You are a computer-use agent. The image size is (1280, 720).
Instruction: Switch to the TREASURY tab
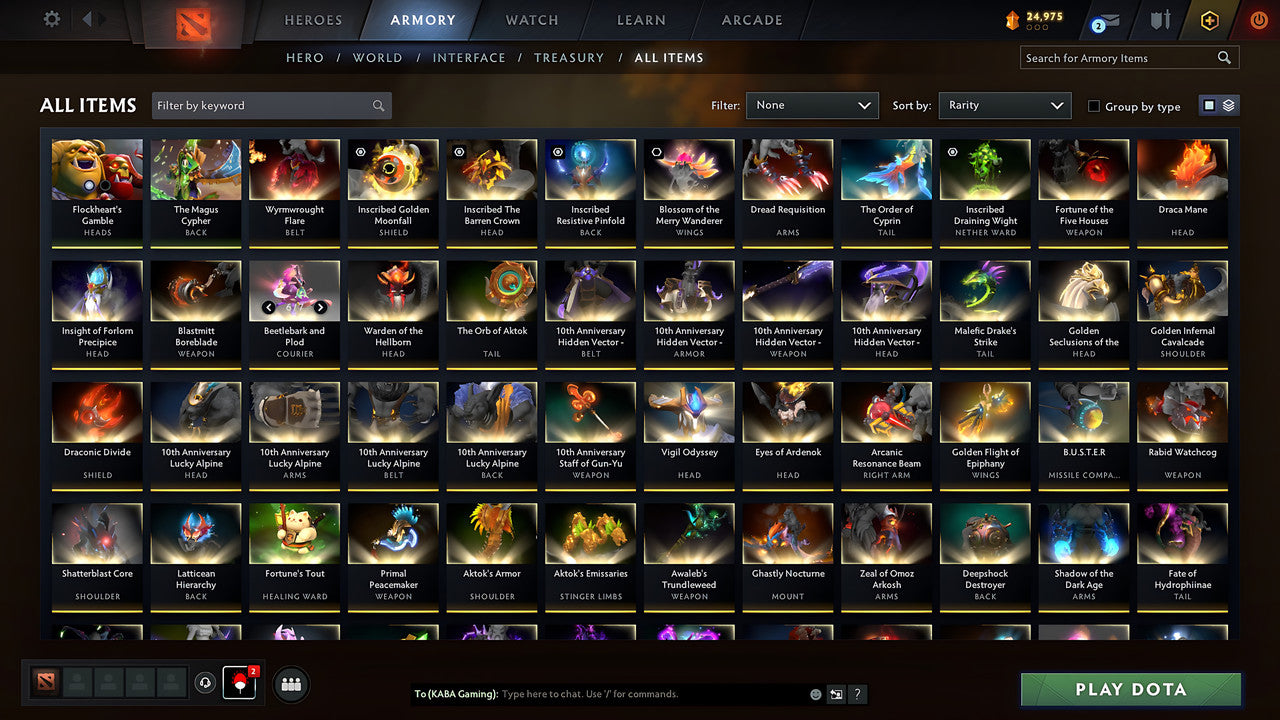[x=569, y=57]
